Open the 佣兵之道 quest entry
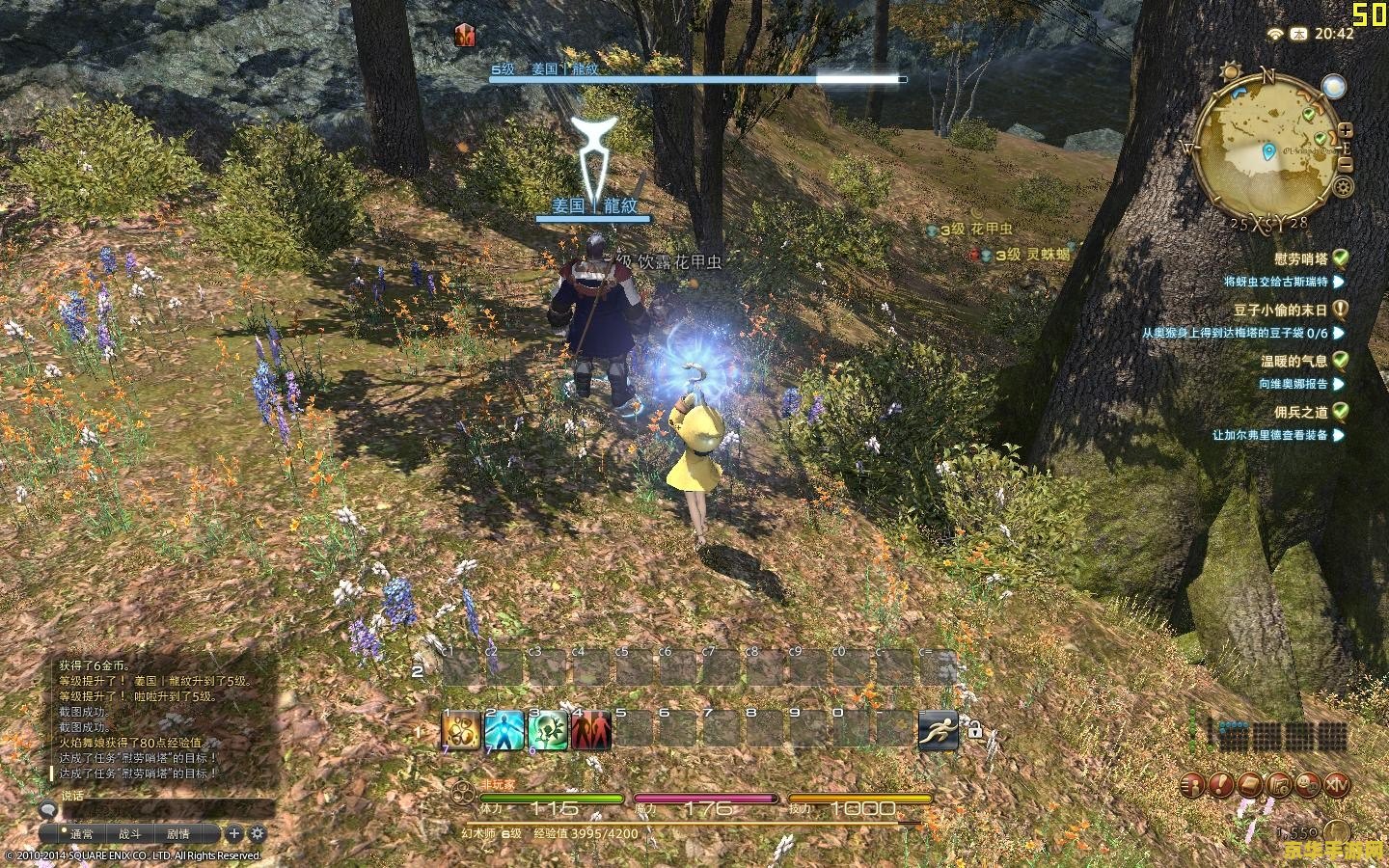 click(x=1300, y=412)
